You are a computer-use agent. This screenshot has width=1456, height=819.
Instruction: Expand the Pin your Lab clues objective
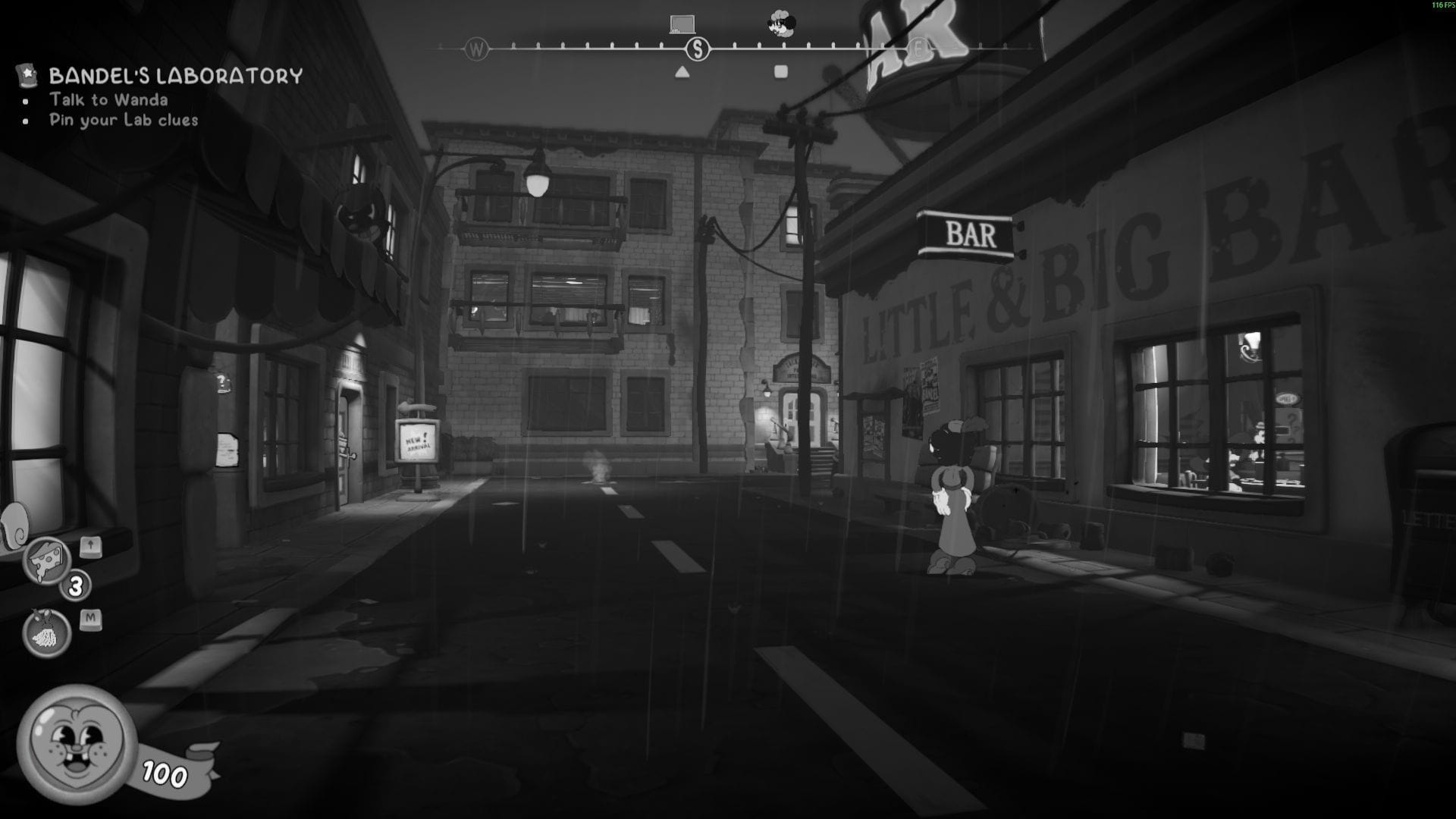[124, 119]
